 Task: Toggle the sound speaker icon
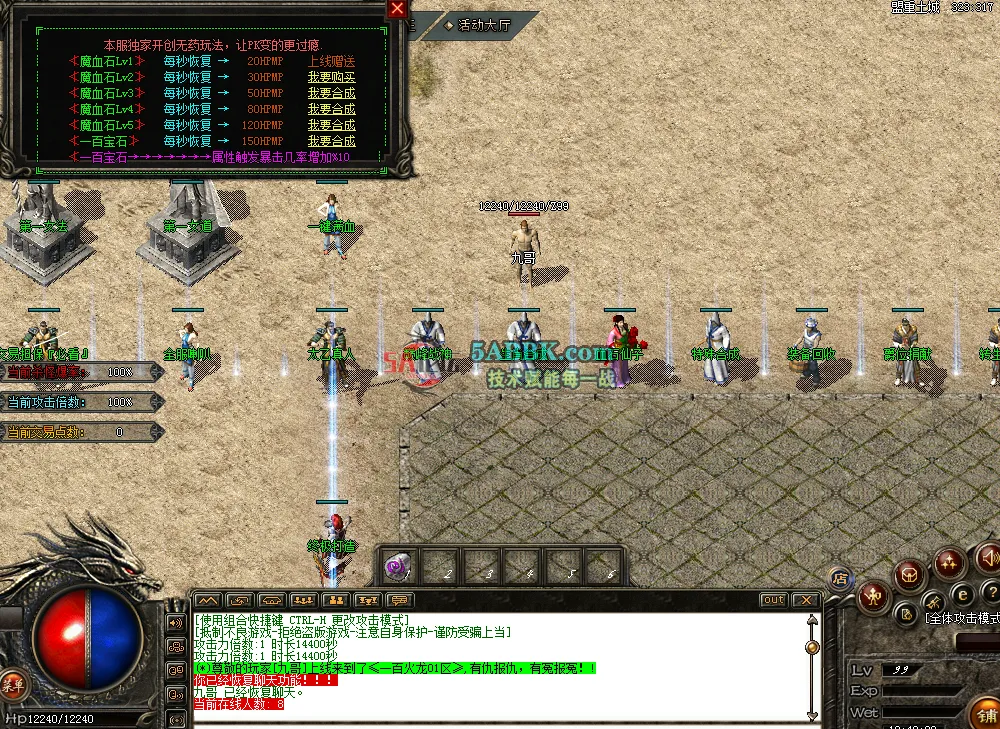click(987, 556)
